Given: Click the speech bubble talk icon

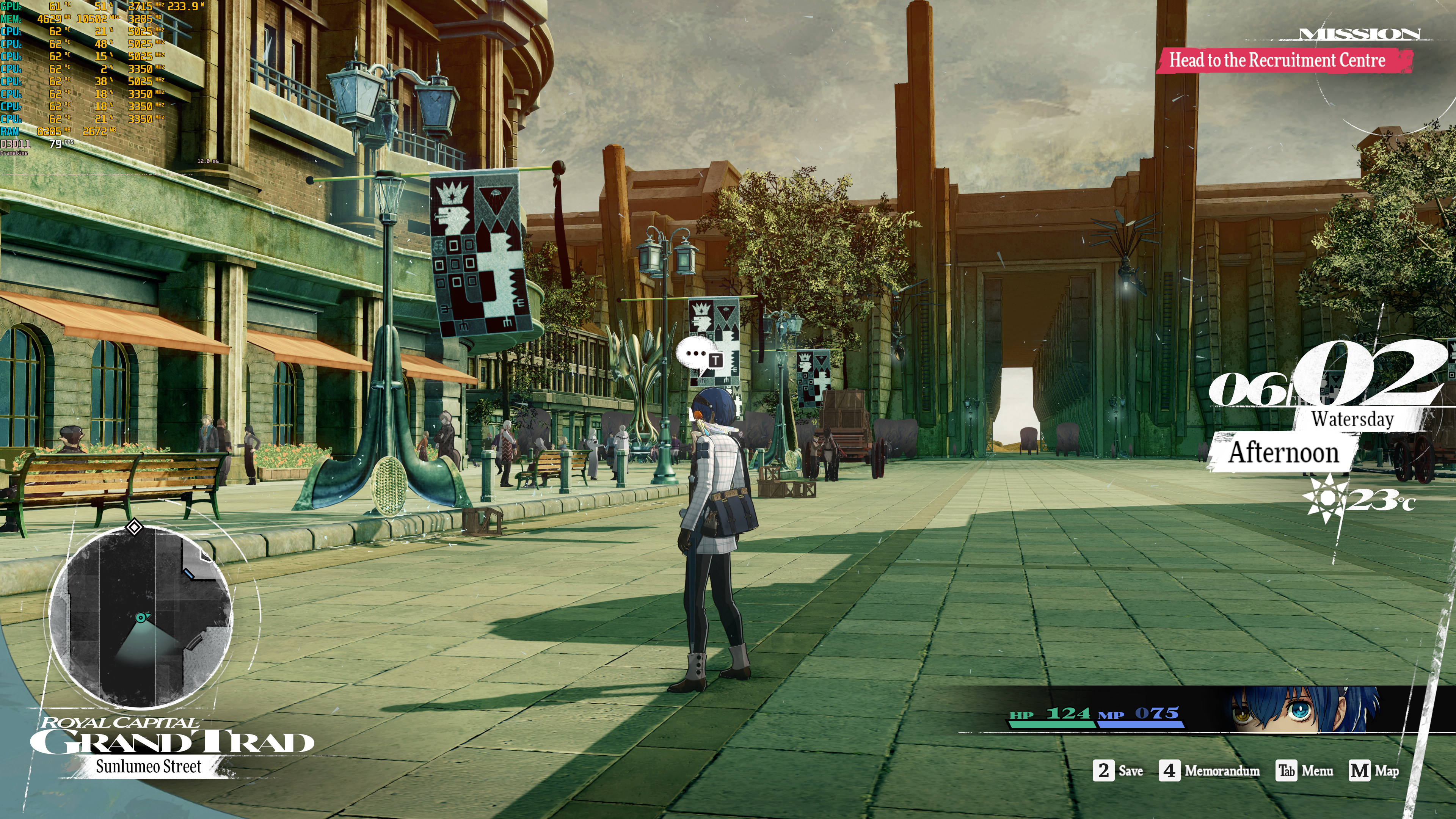Looking at the screenshot, I should pos(698,356).
